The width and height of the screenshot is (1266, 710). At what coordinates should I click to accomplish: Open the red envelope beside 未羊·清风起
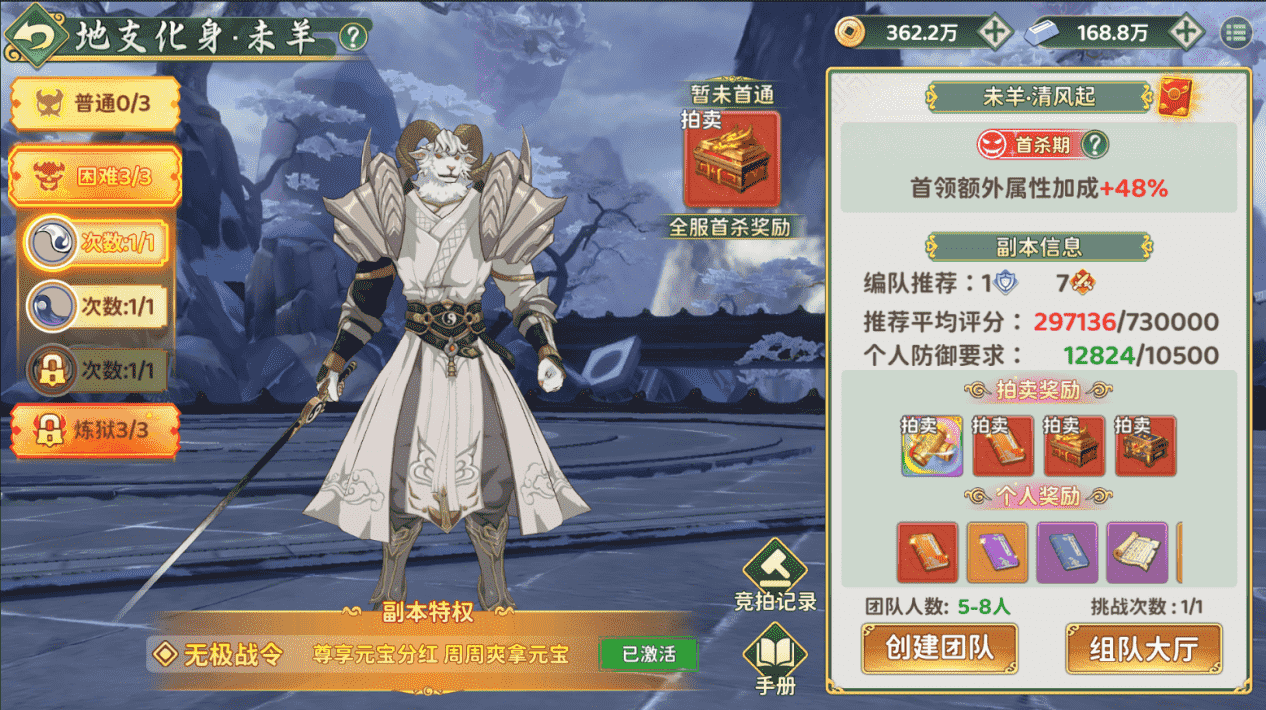[x=1177, y=97]
